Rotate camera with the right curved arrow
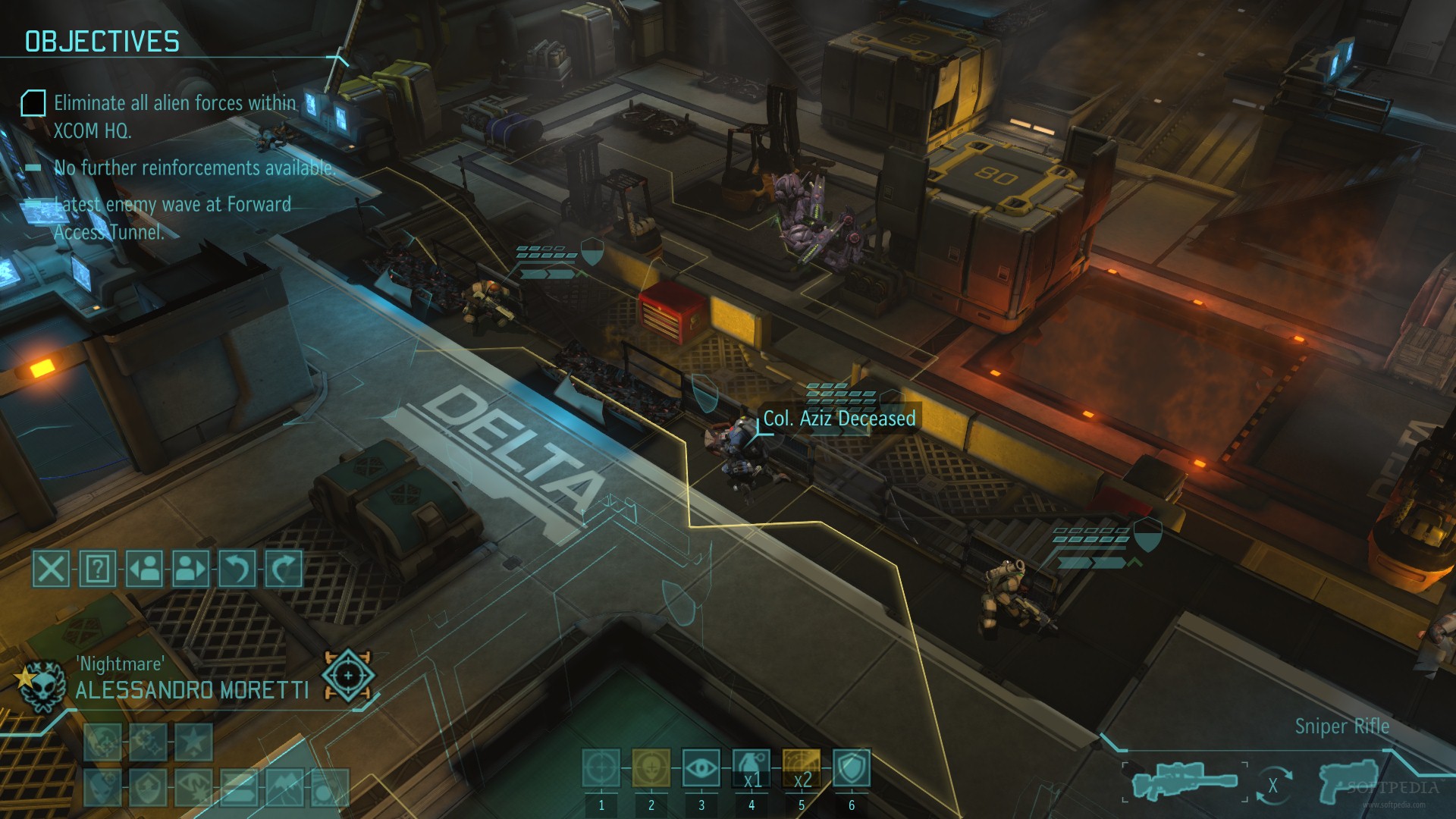Image resolution: width=1456 pixels, height=819 pixels. click(284, 568)
